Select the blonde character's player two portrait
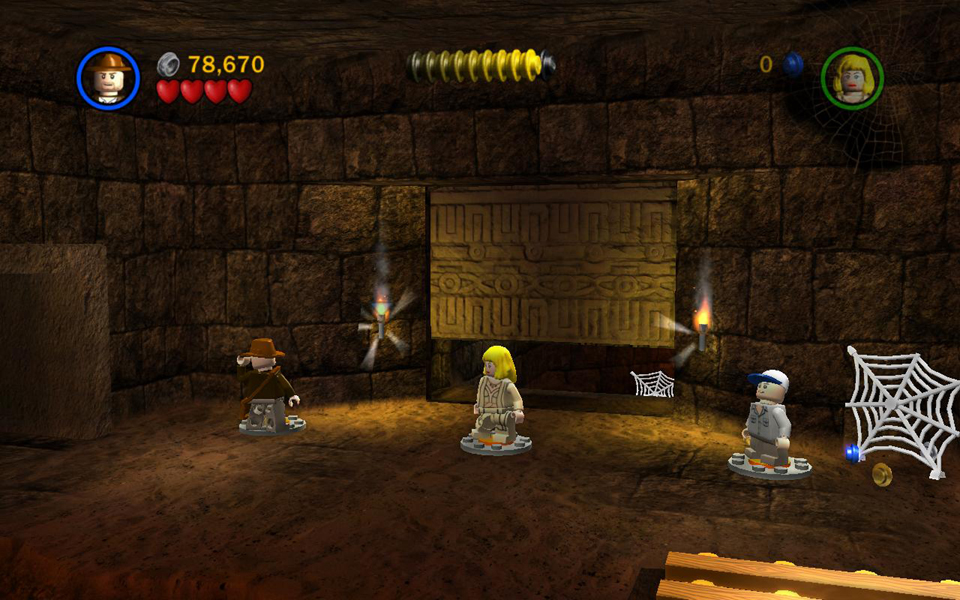 tap(852, 78)
